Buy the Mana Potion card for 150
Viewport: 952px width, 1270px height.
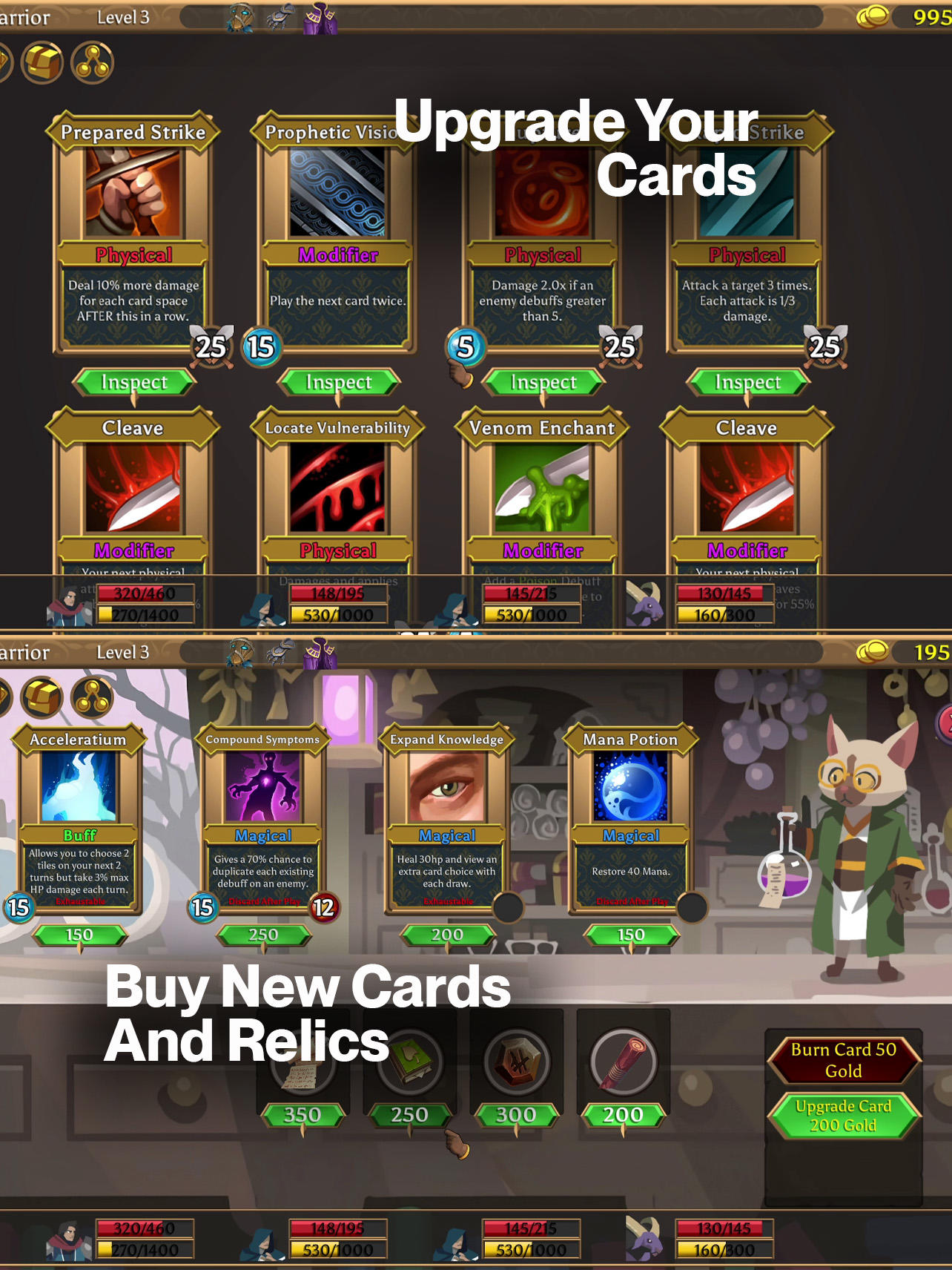629,935
